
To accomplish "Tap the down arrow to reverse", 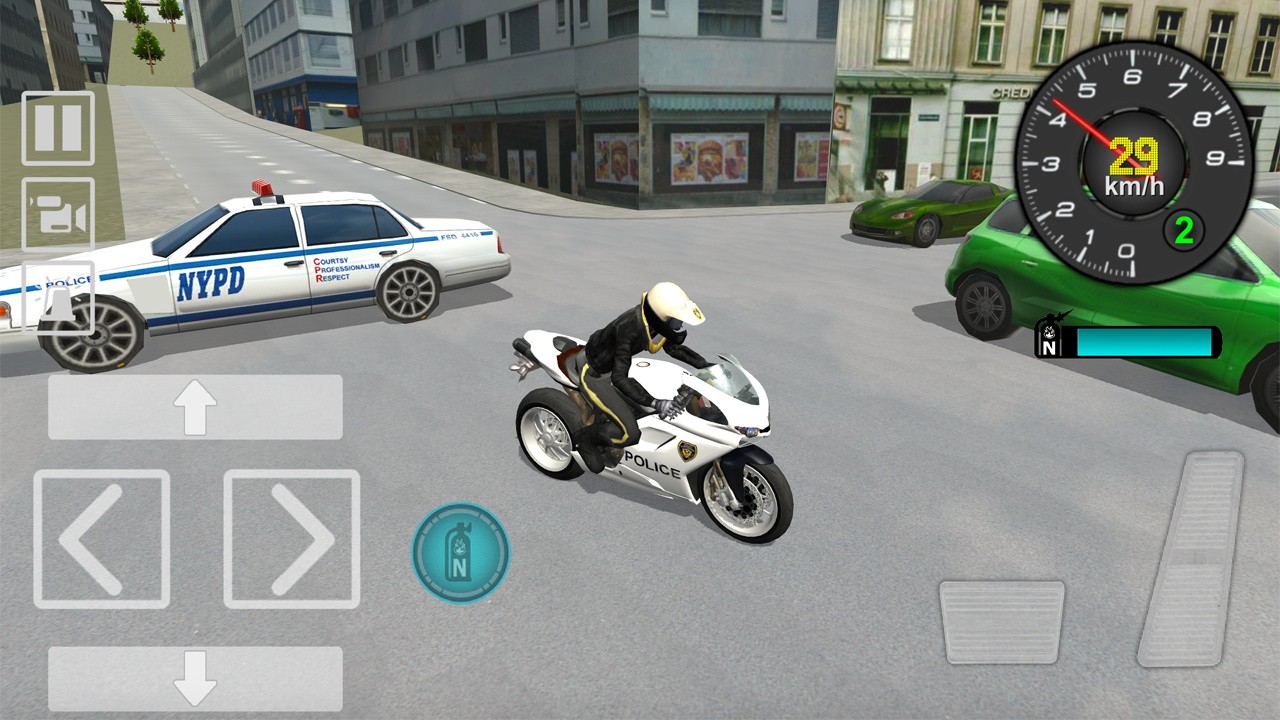I will coord(194,678).
